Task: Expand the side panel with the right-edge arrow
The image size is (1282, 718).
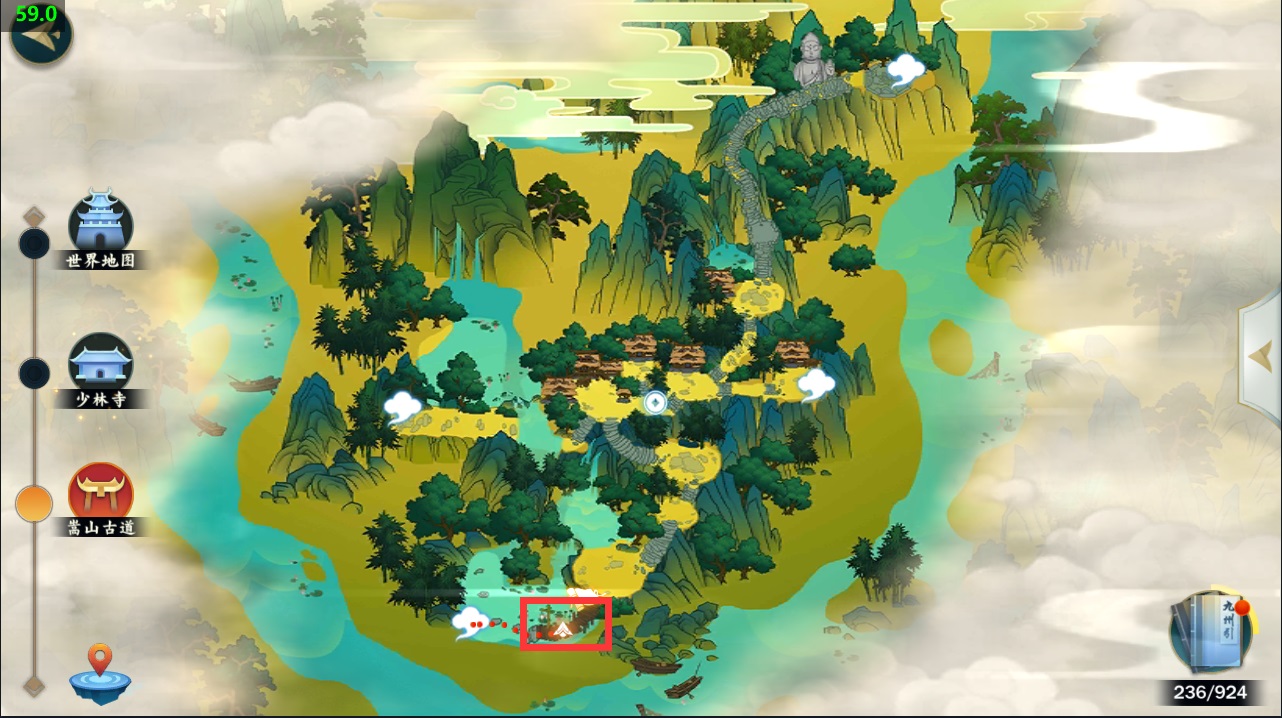Action: (1260, 353)
